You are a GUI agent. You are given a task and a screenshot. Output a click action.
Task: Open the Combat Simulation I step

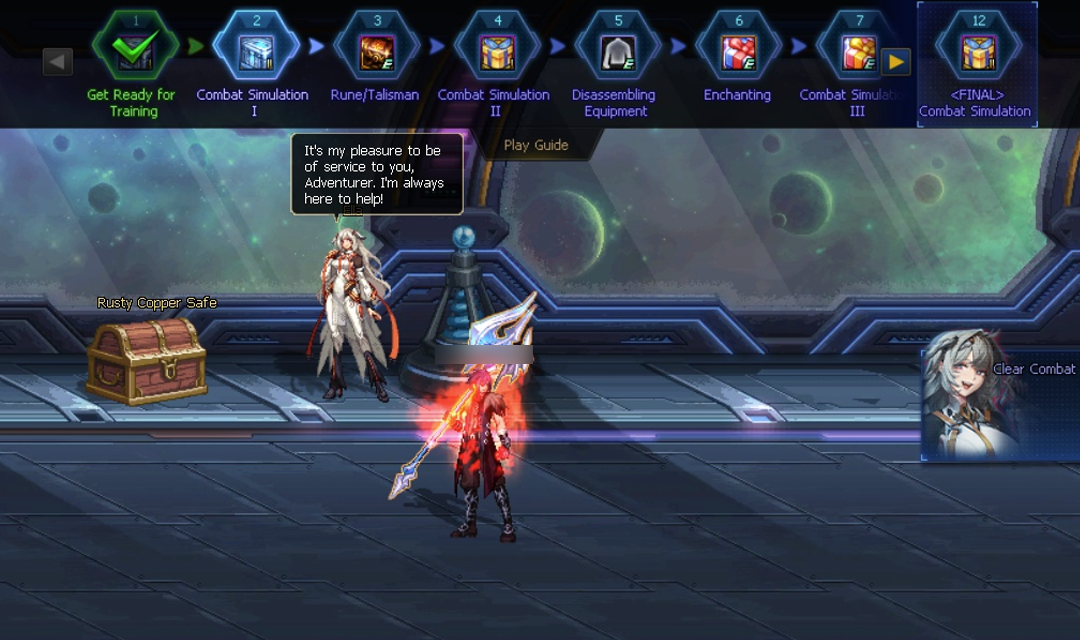(256, 51)
